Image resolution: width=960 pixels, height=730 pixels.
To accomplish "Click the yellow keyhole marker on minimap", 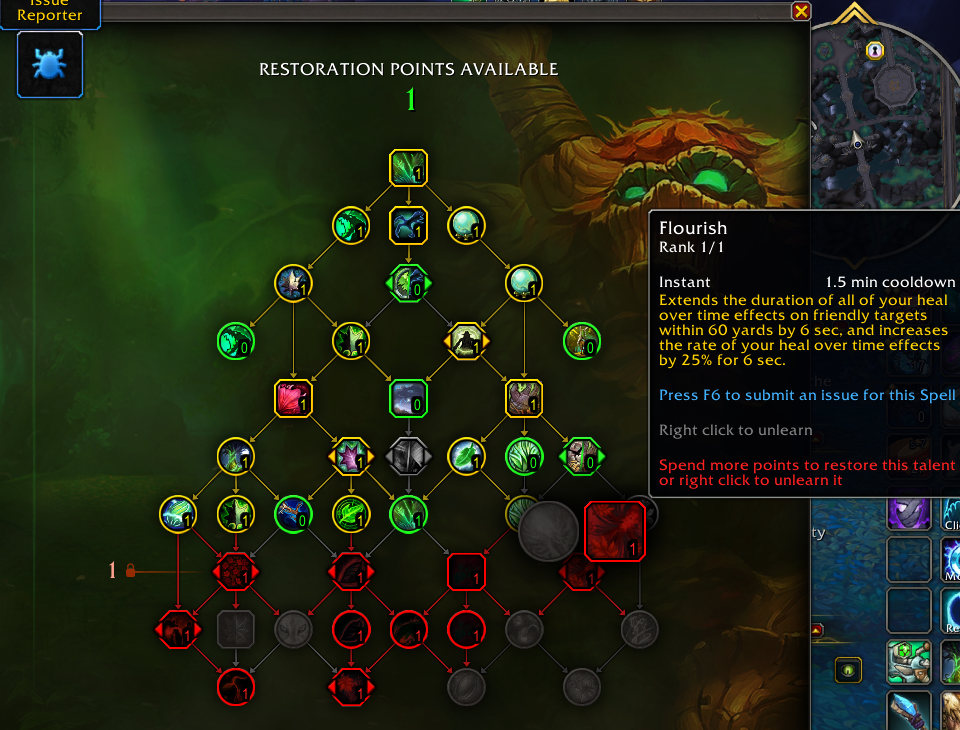I will [x=875, y=50].
